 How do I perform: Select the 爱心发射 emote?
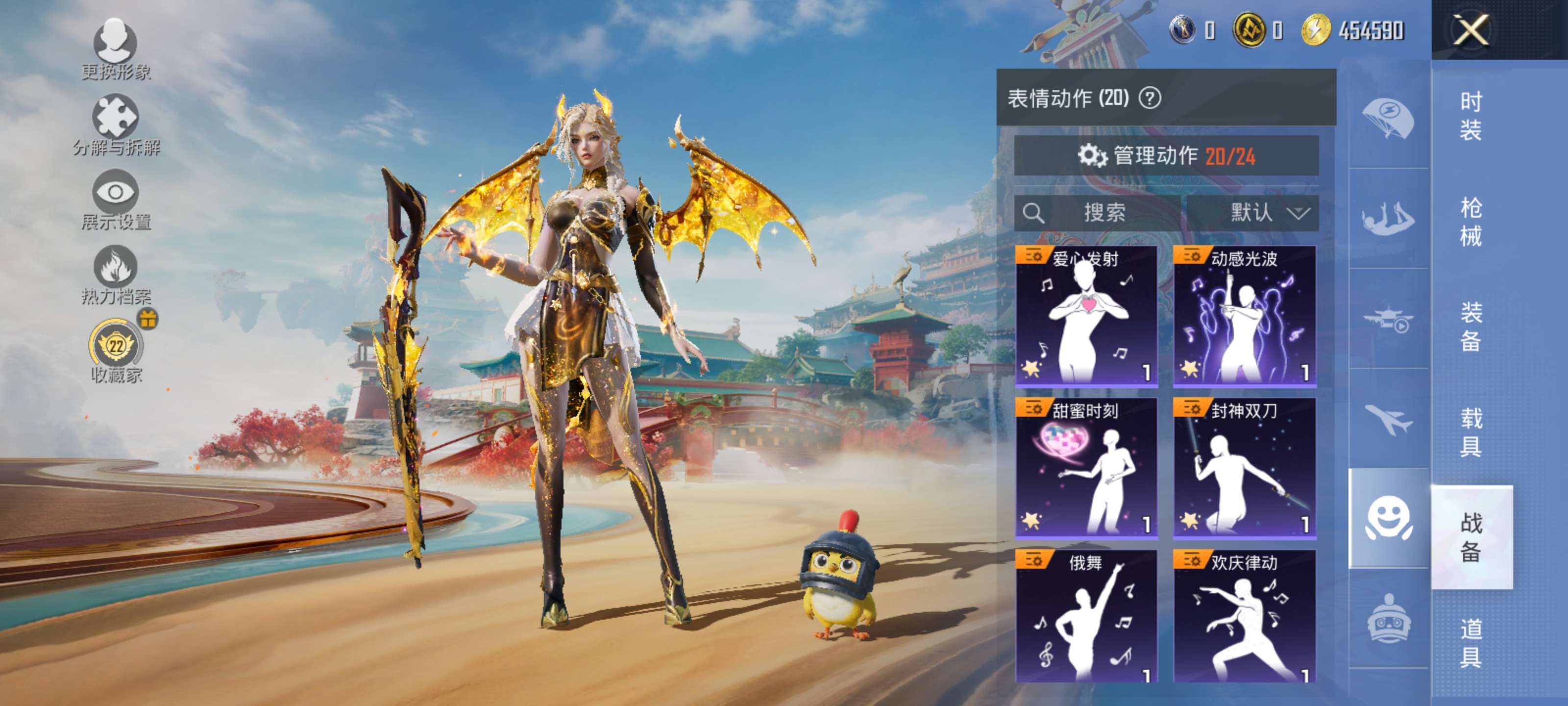point(1086,316)
